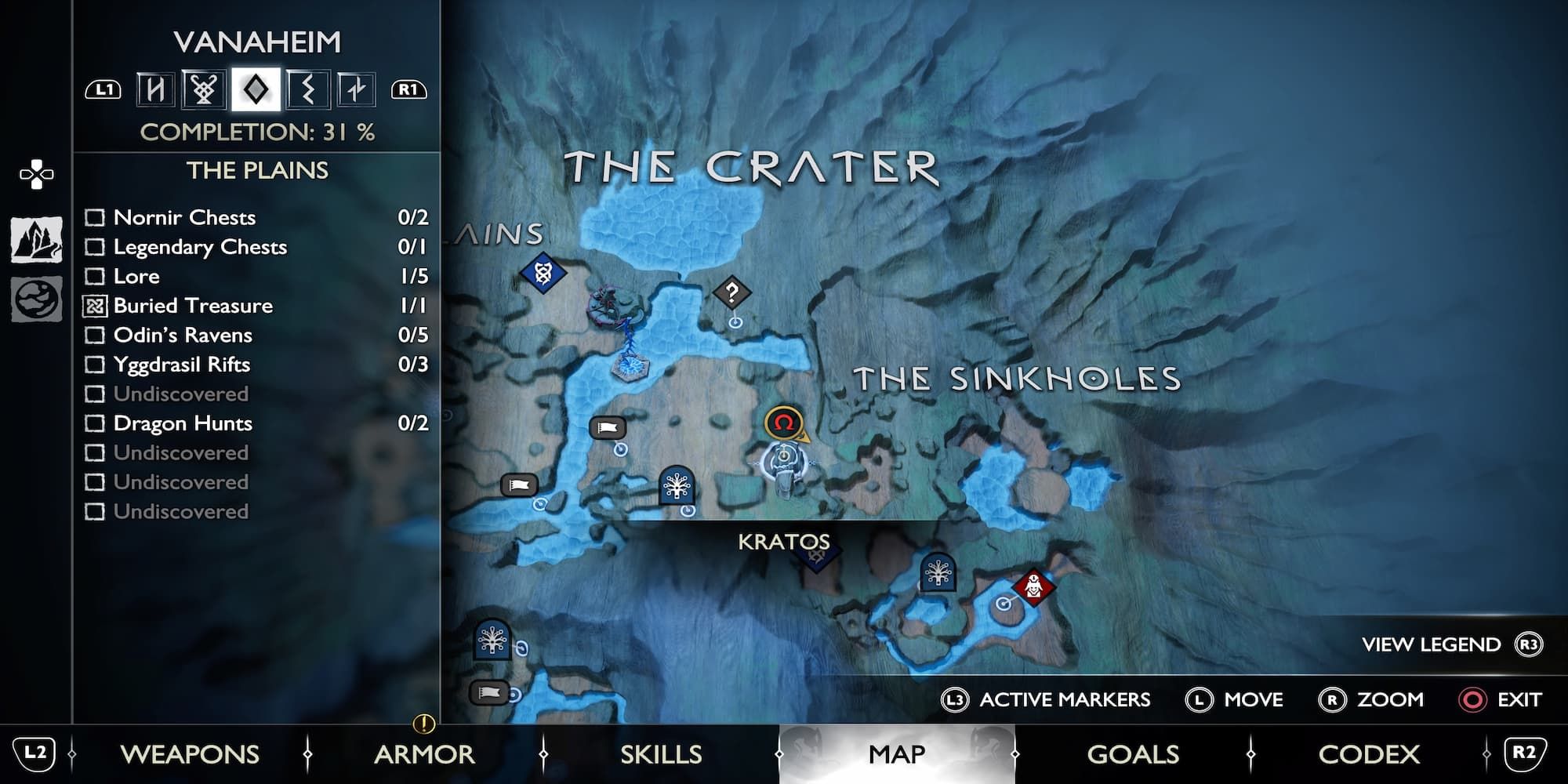Show the map legend
Screen dimensions: 1568x784
1450,644
